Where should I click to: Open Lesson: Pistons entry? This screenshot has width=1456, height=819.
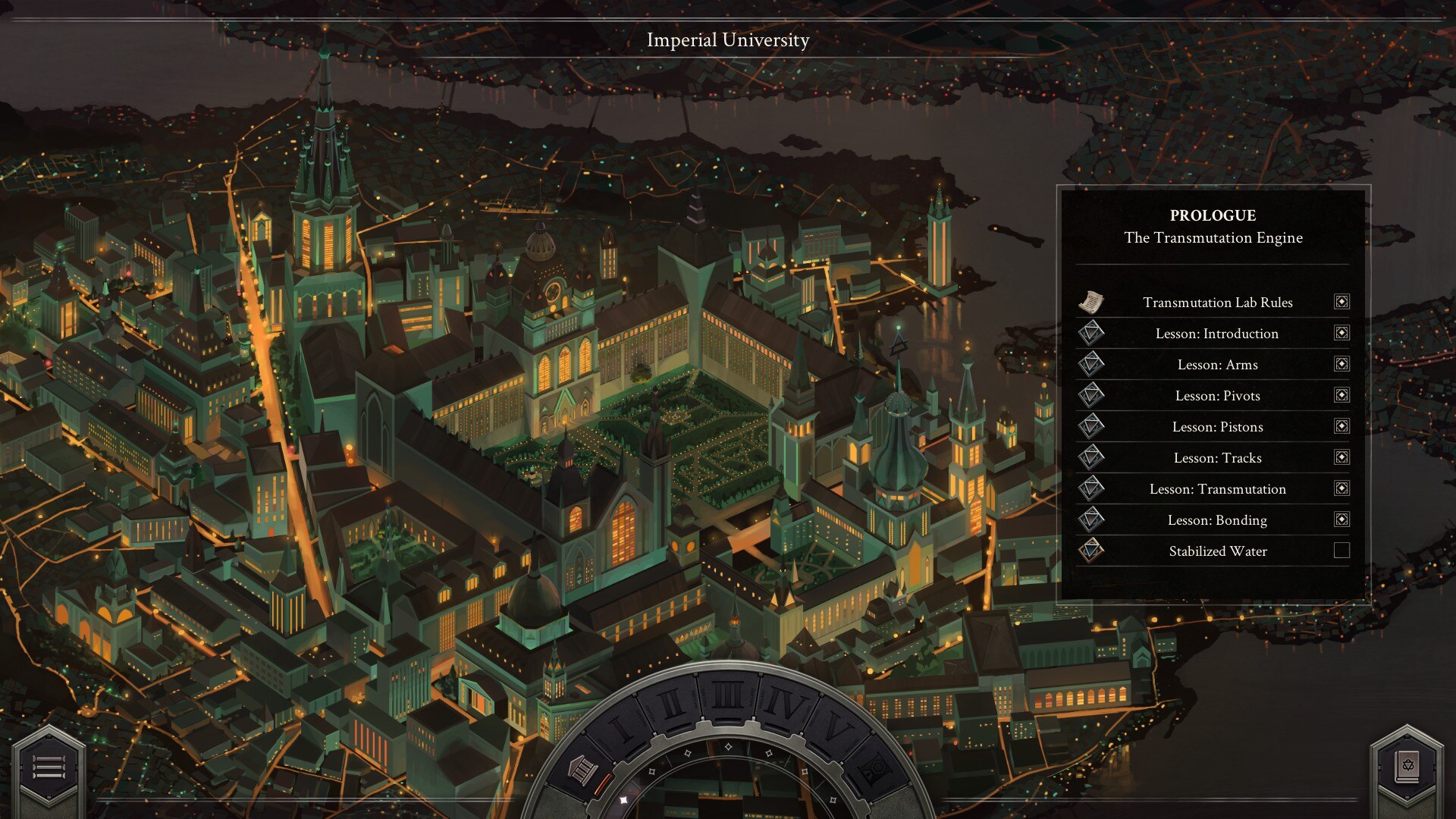1217,427
